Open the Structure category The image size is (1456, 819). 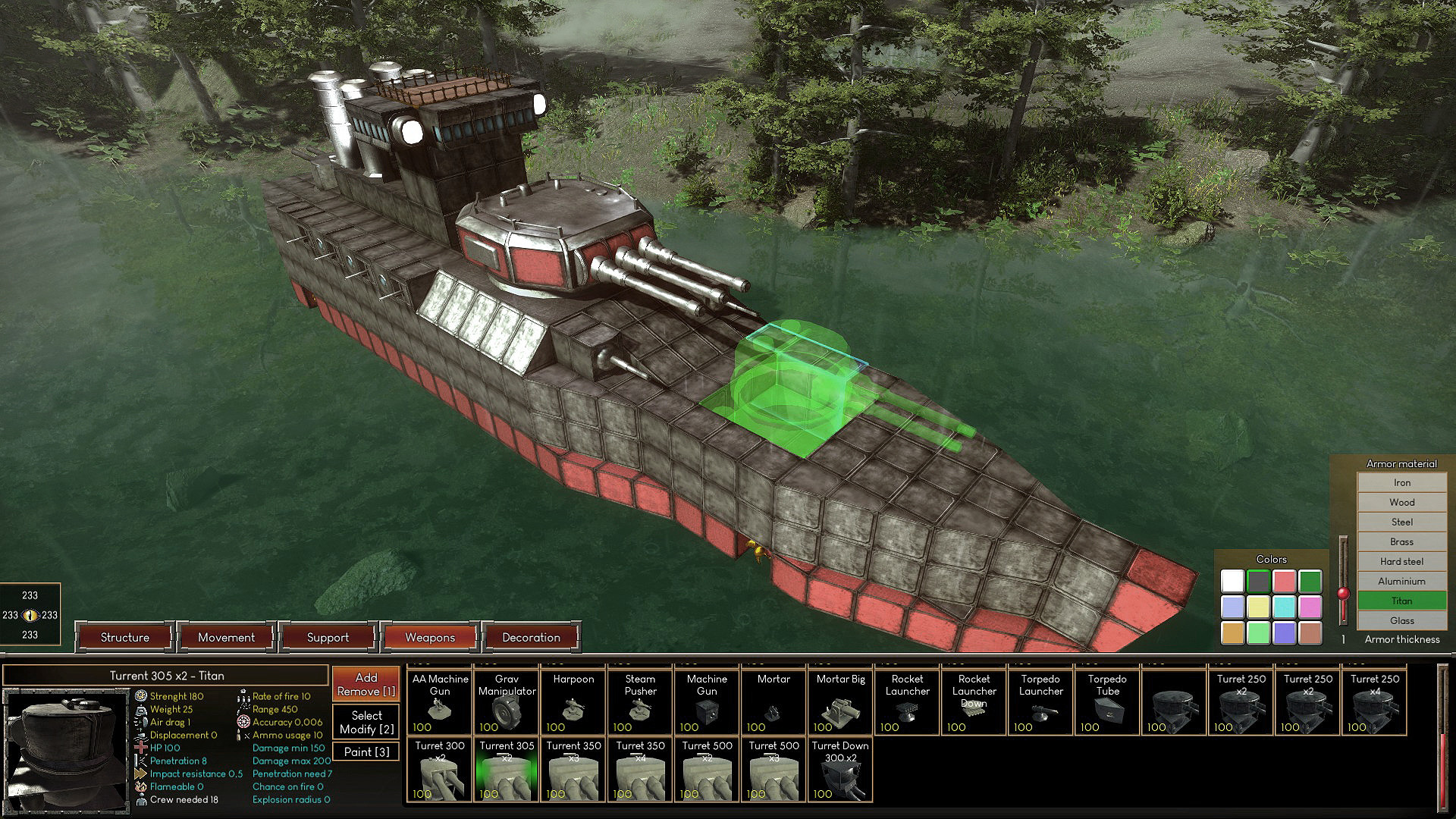point(124,638)
